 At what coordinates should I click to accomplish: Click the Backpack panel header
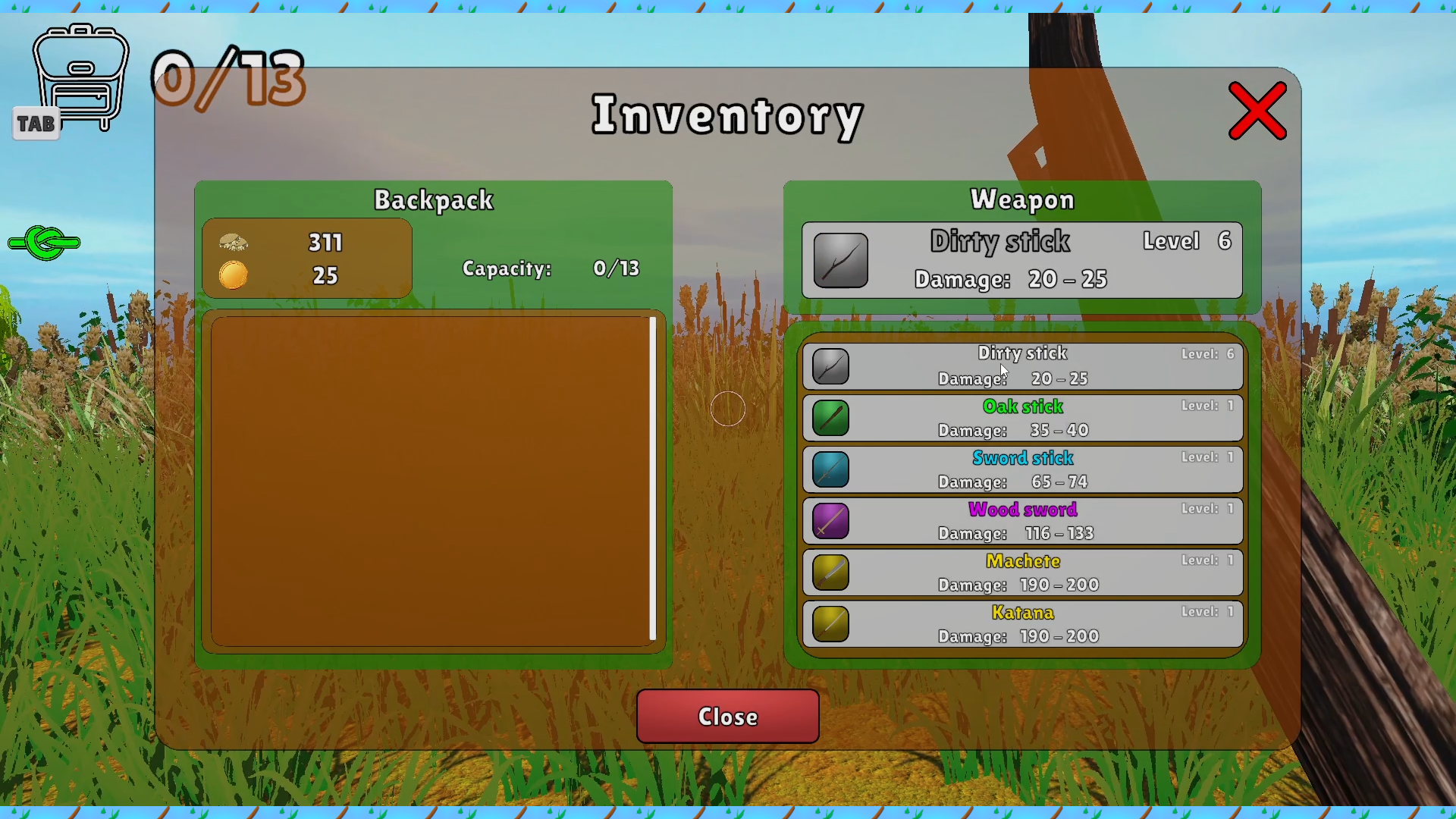click(x=433, y=200)
